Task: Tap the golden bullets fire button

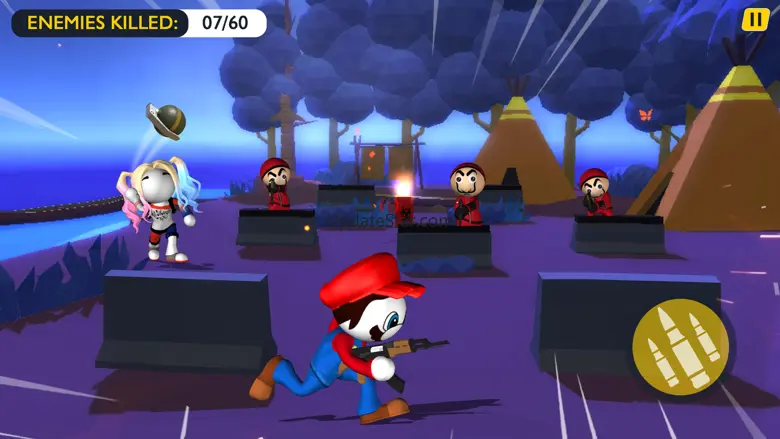Action: (680, 346)
